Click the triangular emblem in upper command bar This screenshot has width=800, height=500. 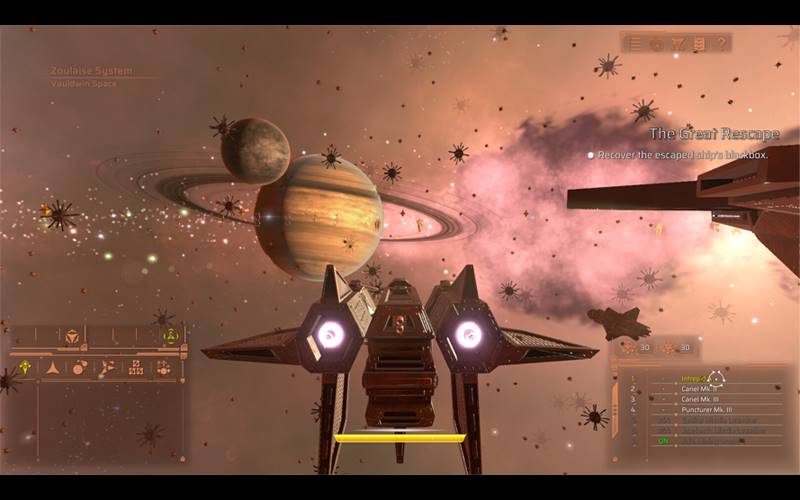coord(72,337)
